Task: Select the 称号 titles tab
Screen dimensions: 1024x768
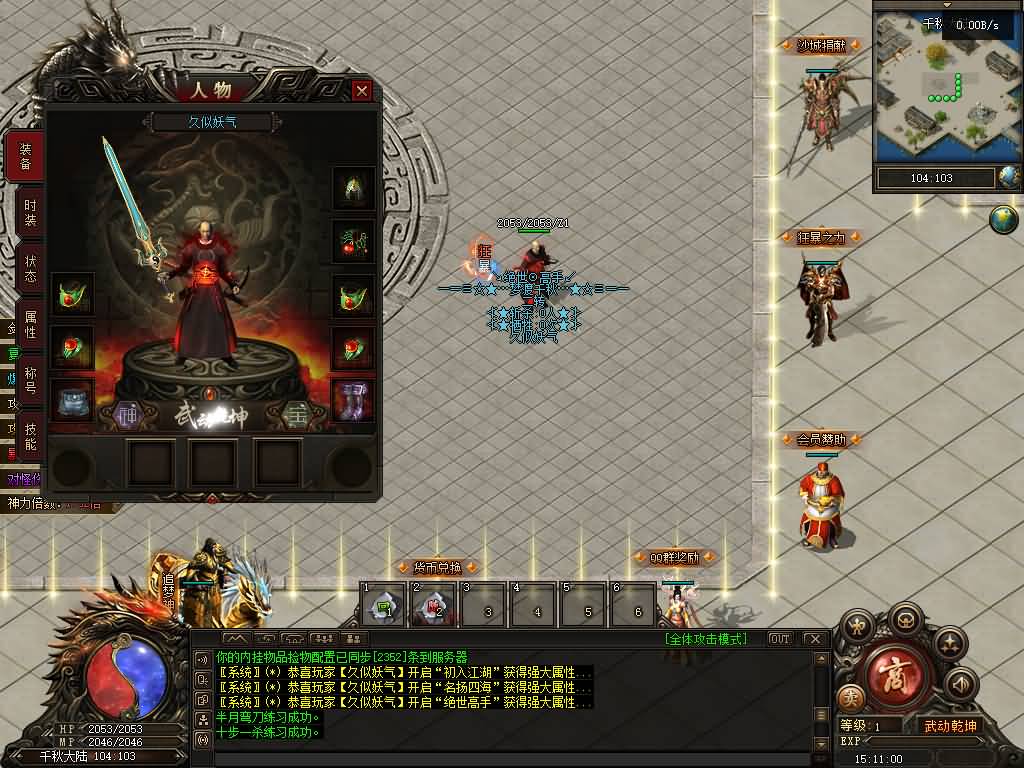Action: [x=30, y=381]
